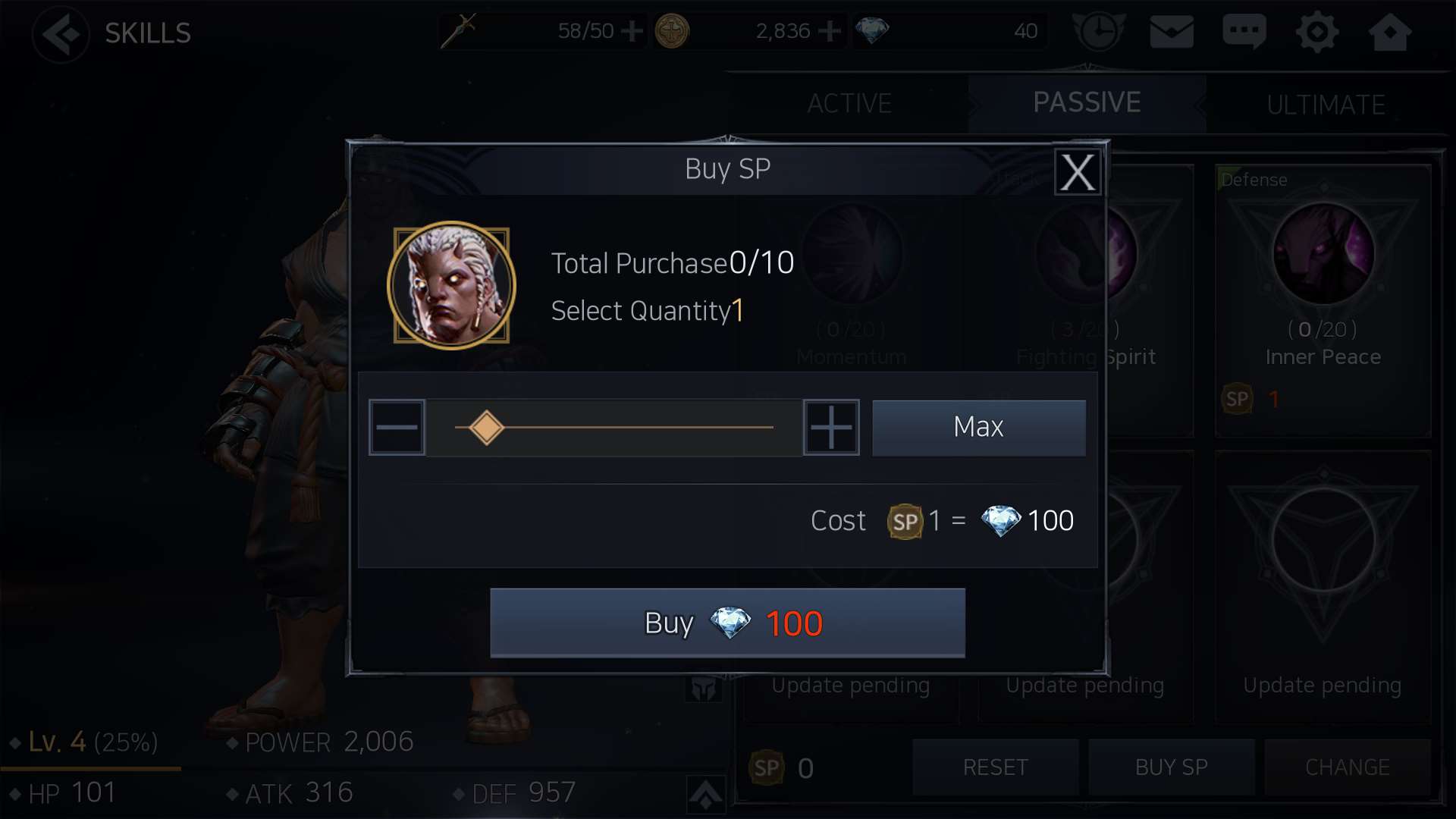Decrease quantity with the minus stepper

(397, 428)
